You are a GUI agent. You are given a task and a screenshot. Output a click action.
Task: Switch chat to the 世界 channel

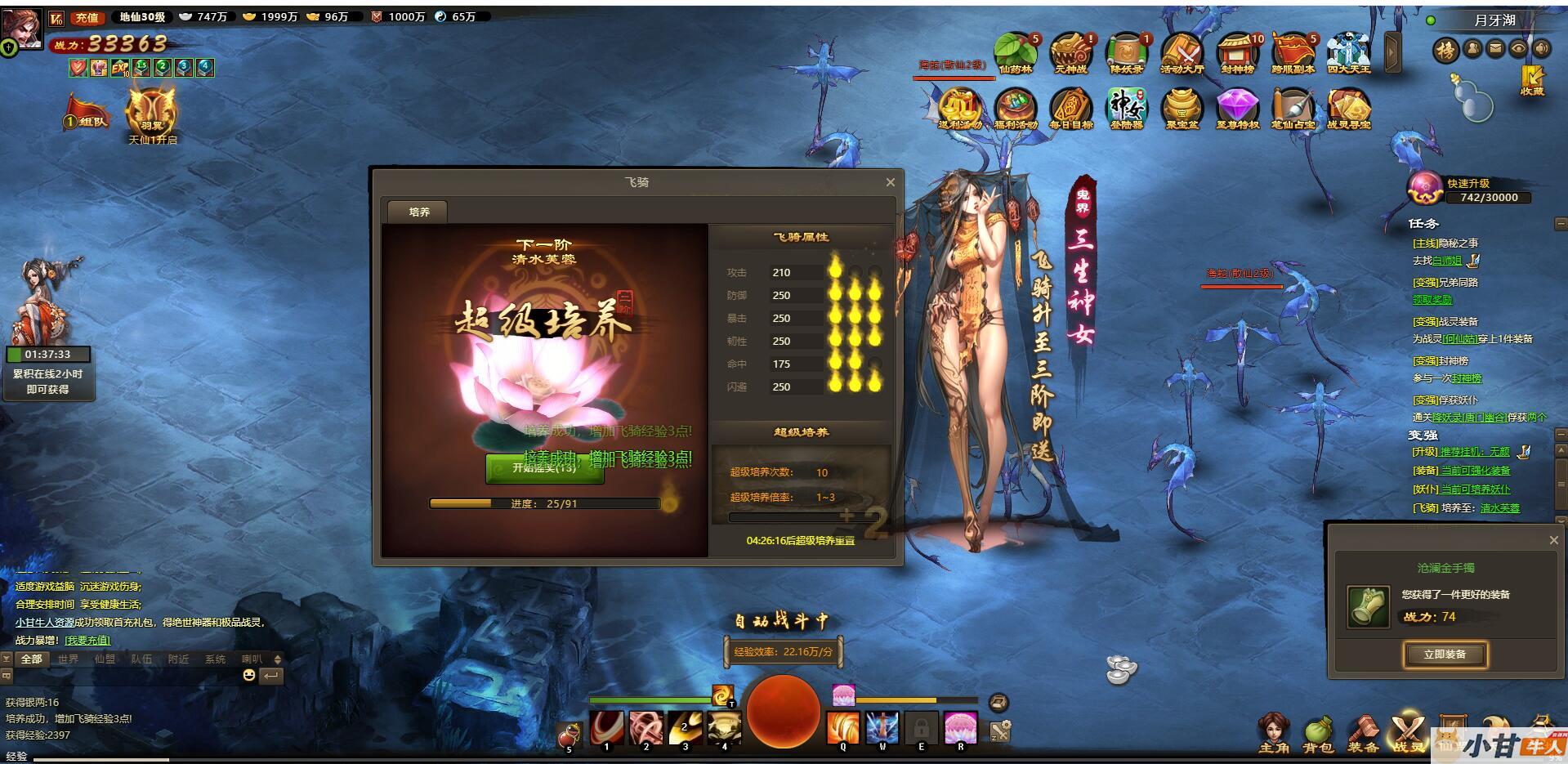68,659
